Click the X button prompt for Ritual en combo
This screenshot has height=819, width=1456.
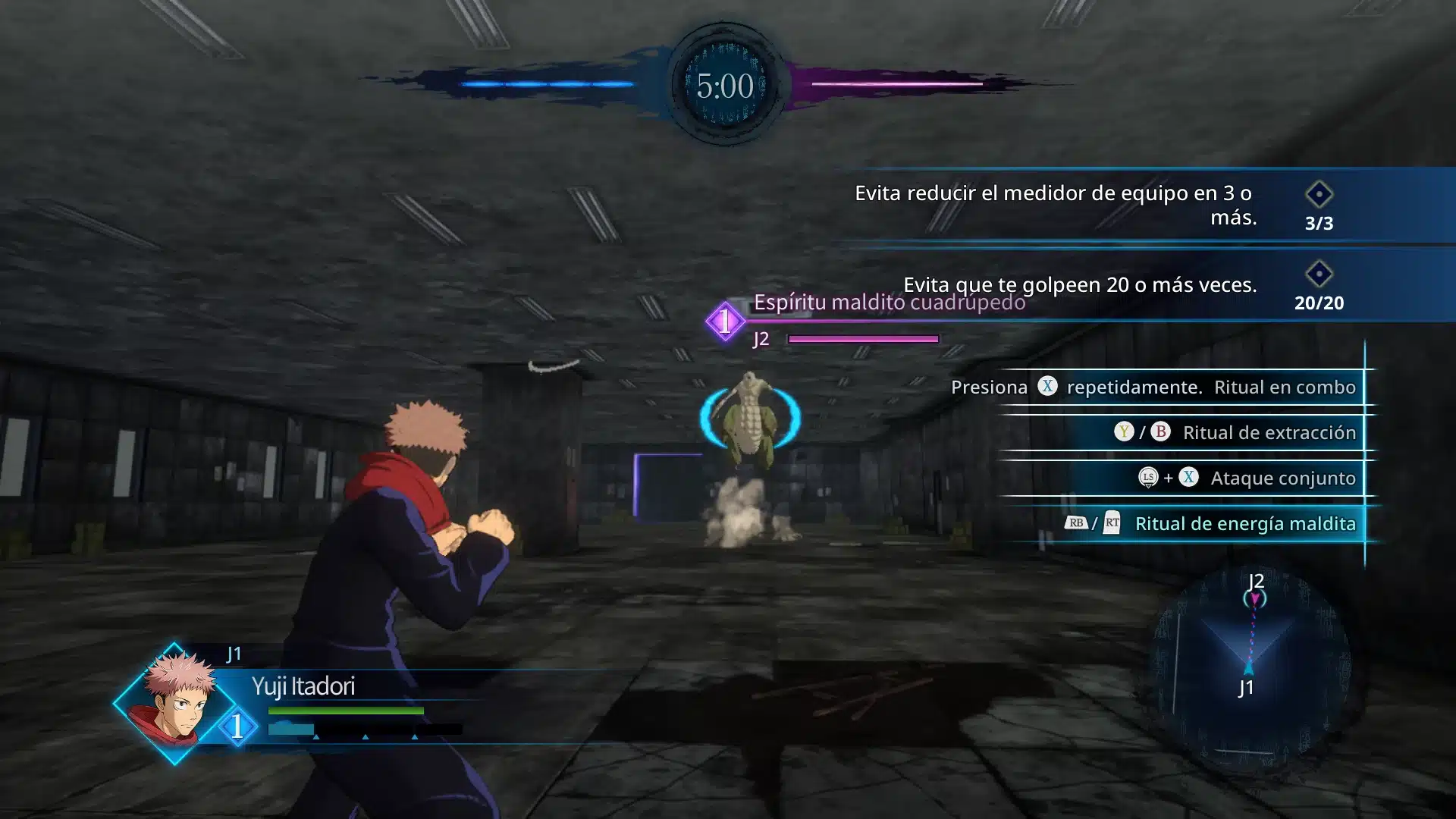point(1049,387)
